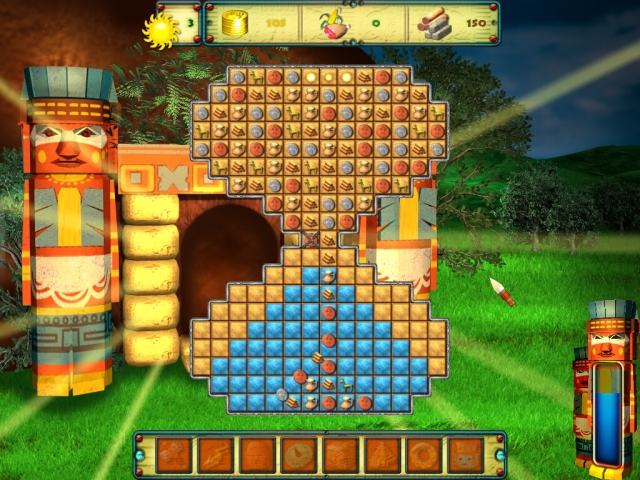
Task: Activate the ring-shaped power-up
Action: 424,455
